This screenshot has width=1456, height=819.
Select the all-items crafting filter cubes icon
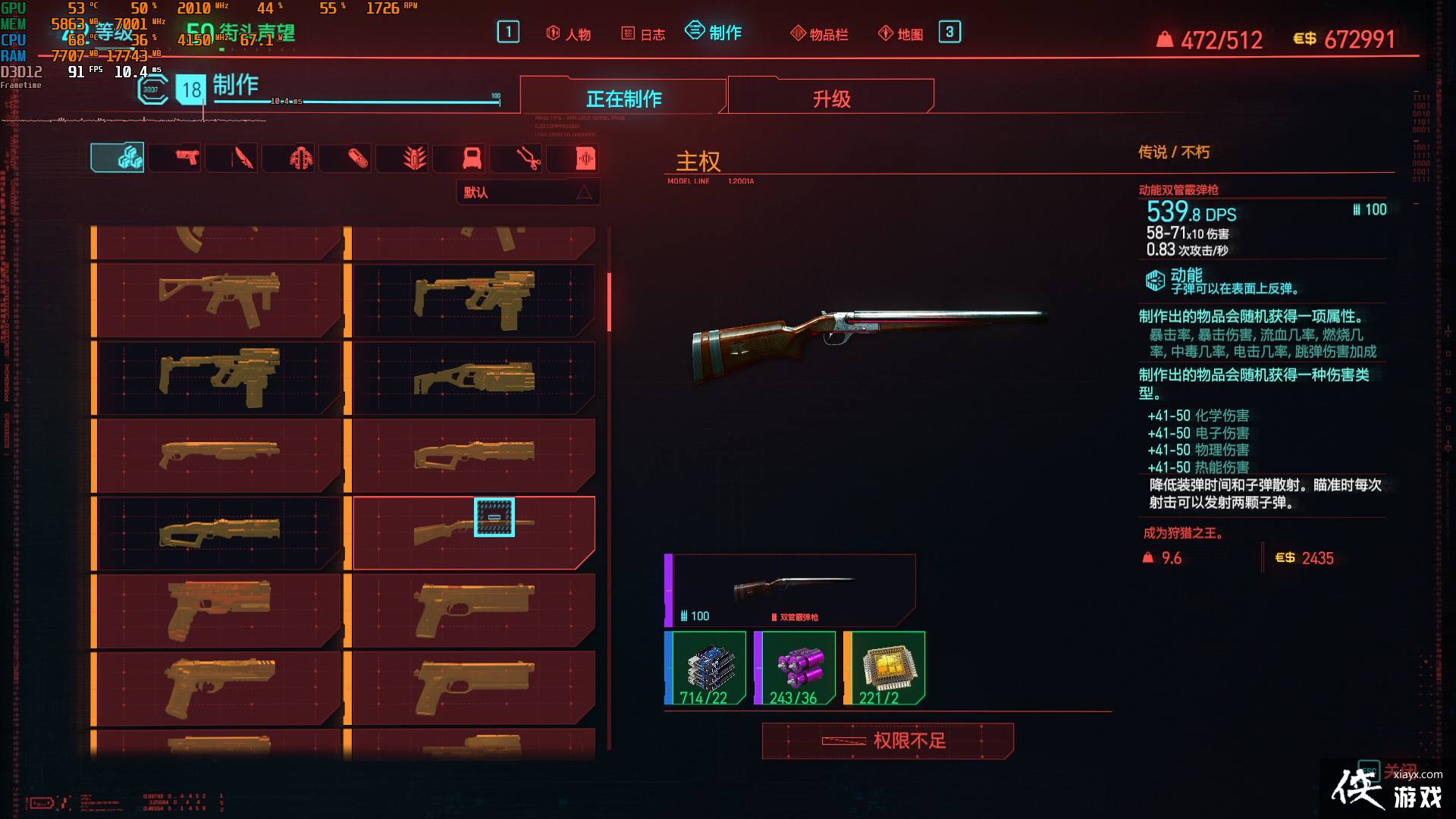click(118, 158)
